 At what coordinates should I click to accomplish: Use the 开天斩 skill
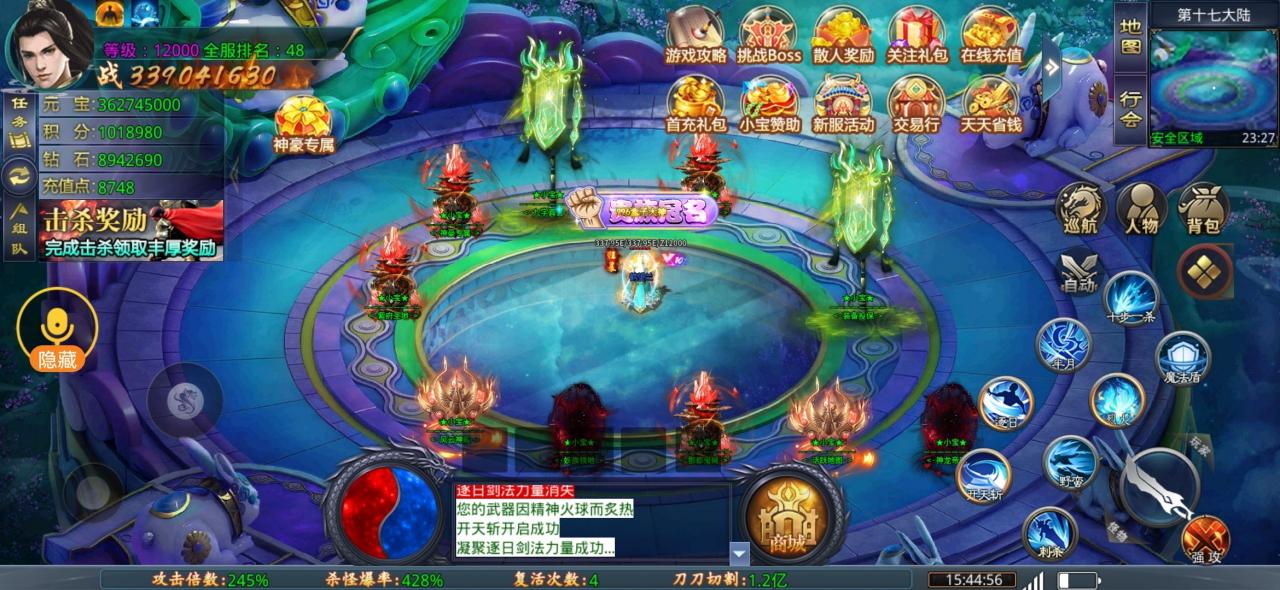[x=984, y=476]
